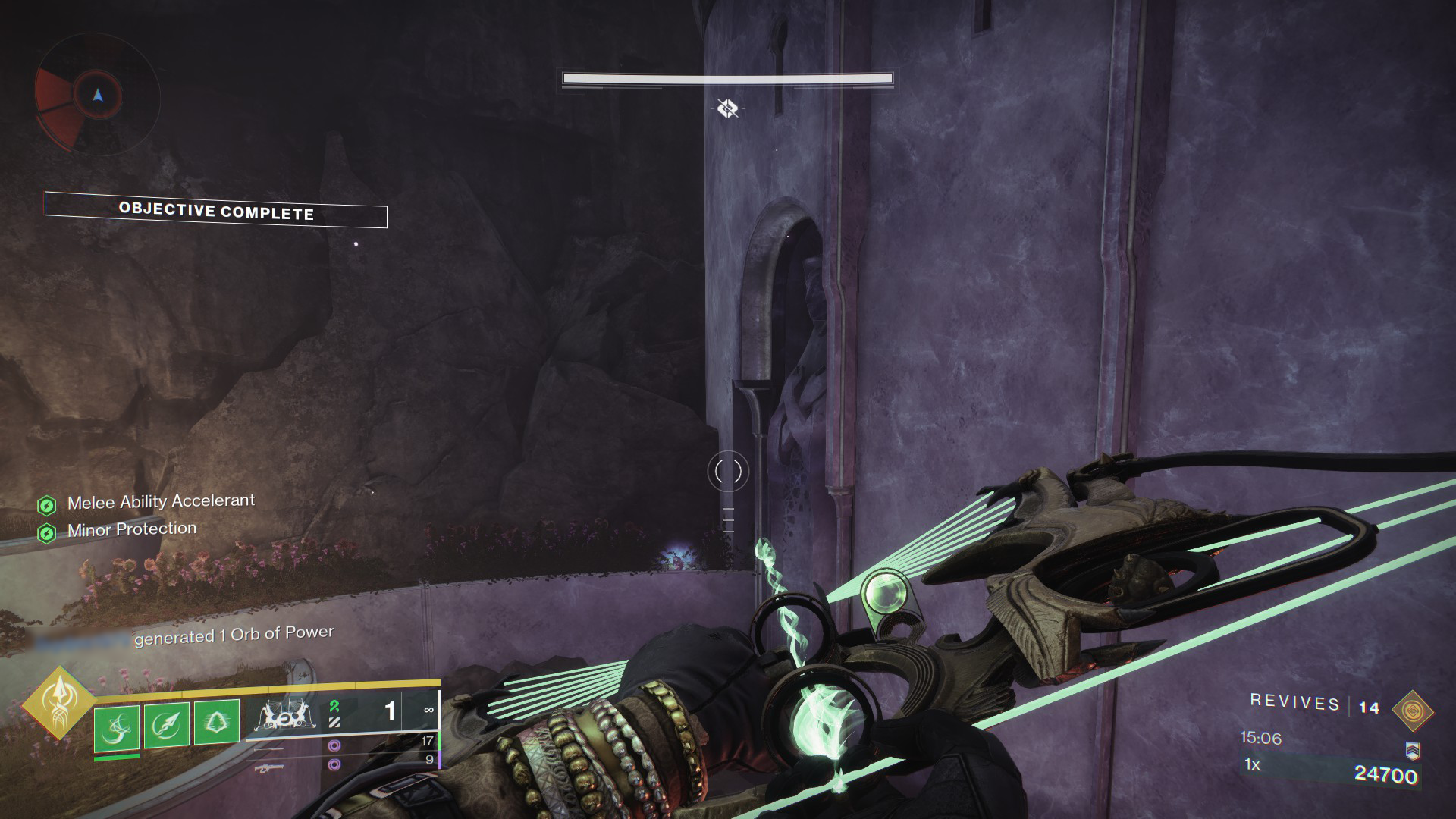This screenshot has height=819, width=1456.
Task: Click the Melee Ability Accelerant buff icon
Action: pyautogui.click(x=47, y=505)
